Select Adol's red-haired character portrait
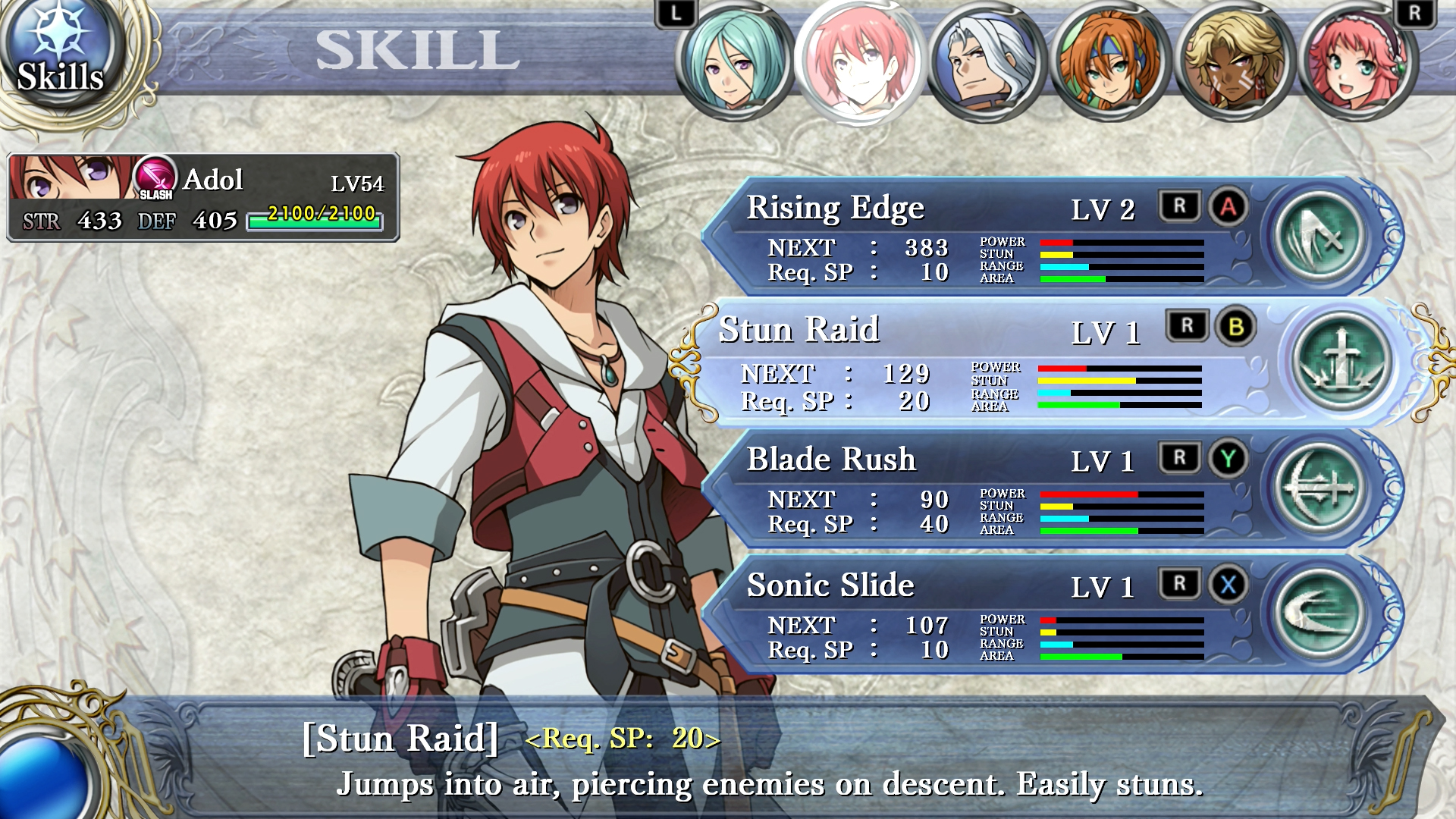 point(860,62)
